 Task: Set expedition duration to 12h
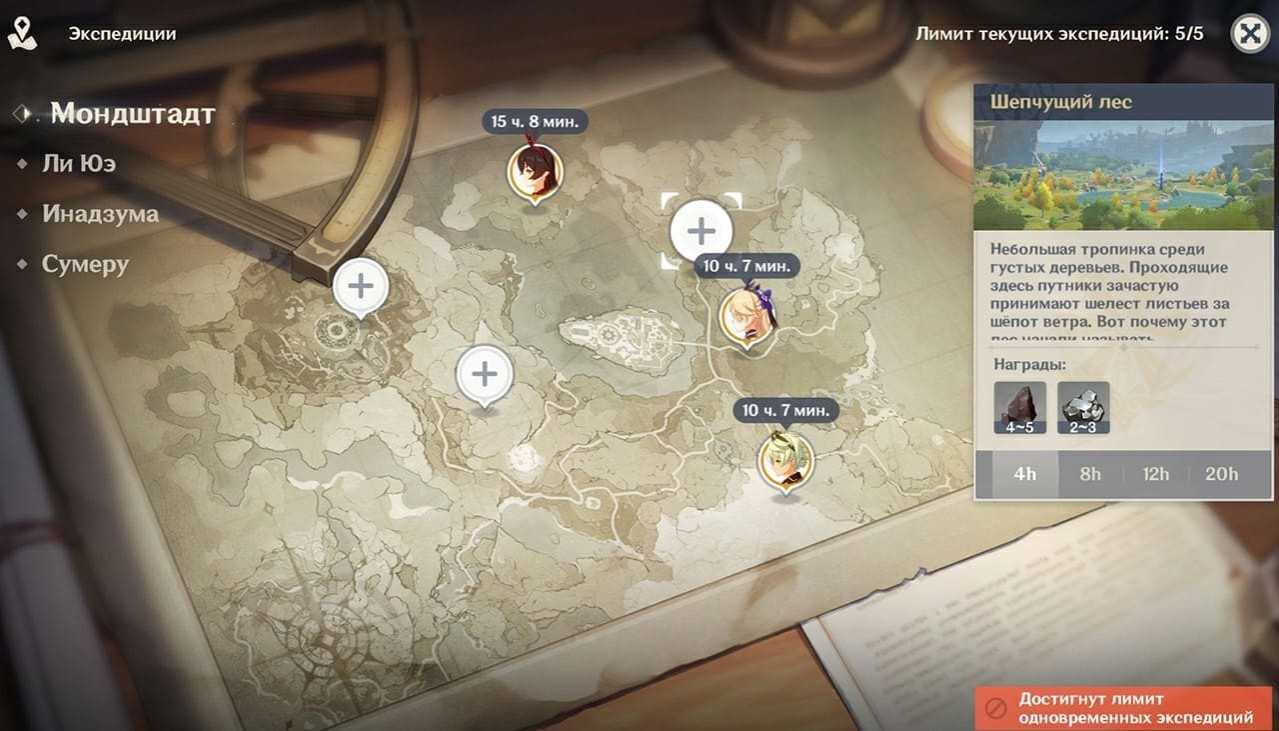[1155, 474]
